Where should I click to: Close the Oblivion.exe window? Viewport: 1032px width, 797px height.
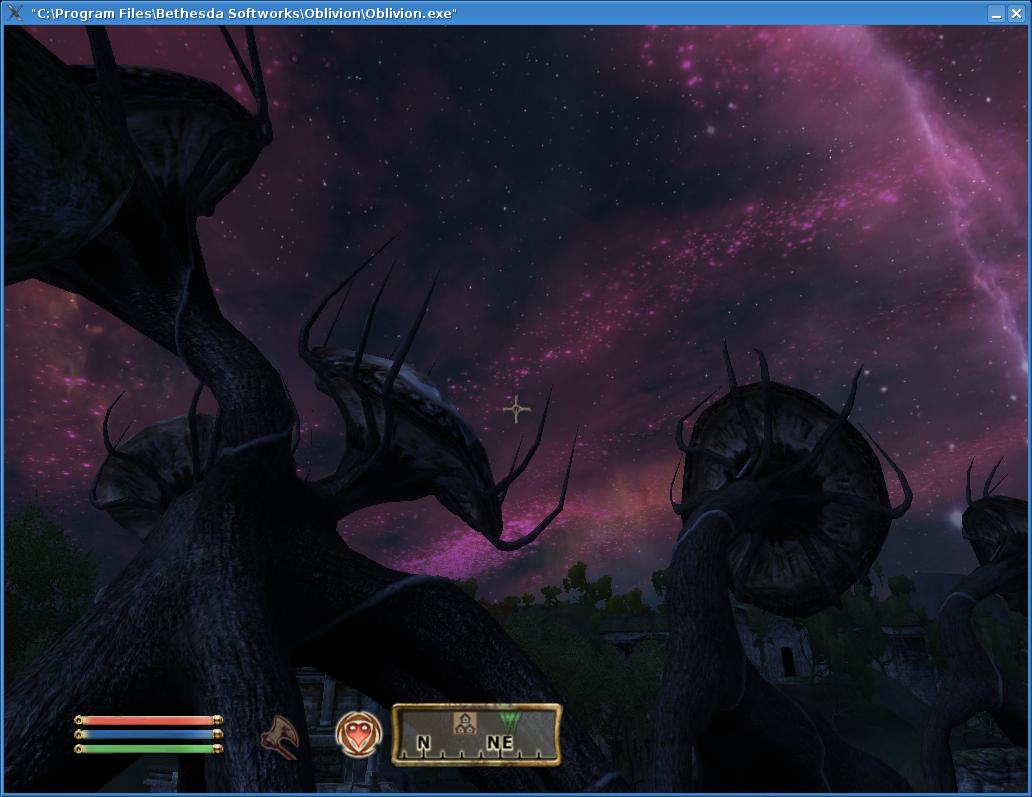click(1017, 13)
